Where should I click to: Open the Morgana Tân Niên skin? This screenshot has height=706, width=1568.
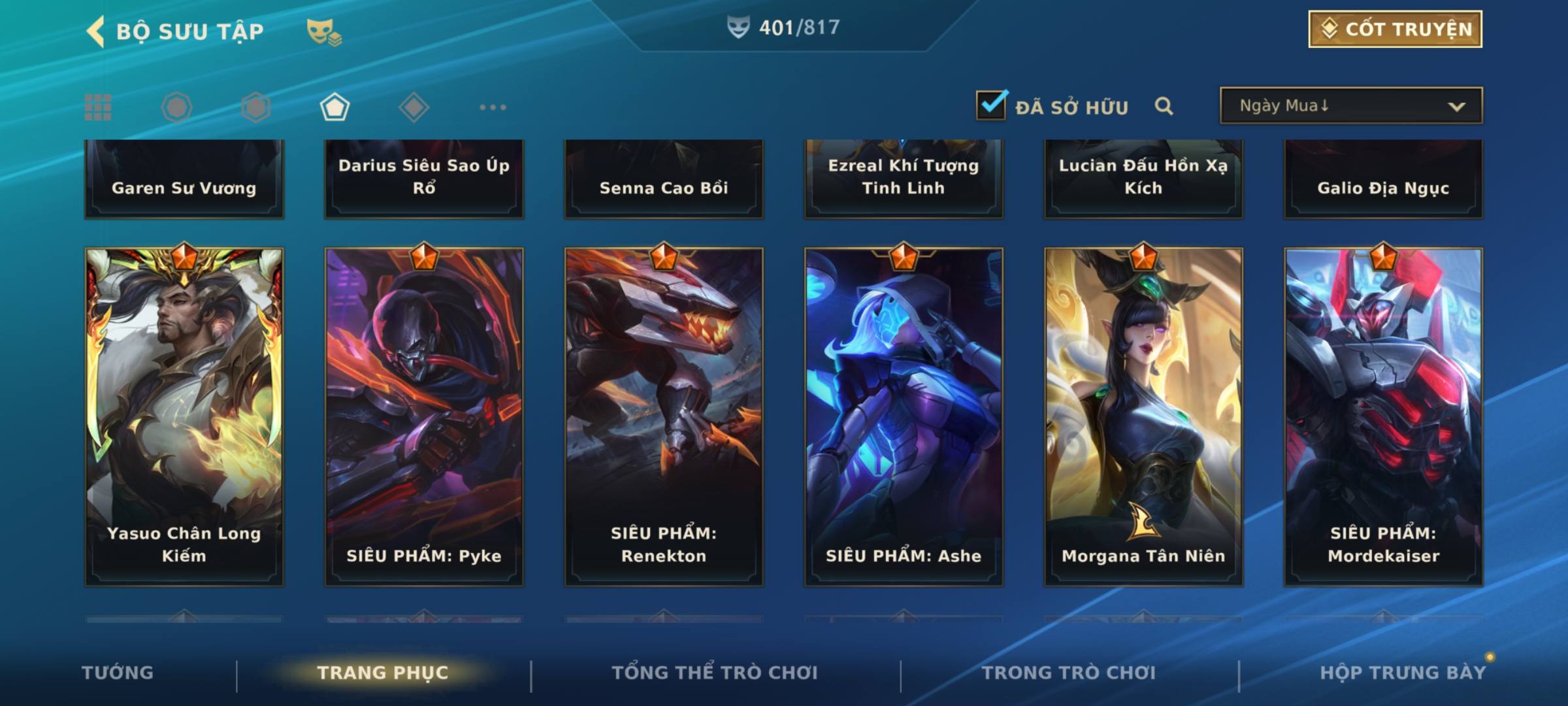tap(1143, 416)
